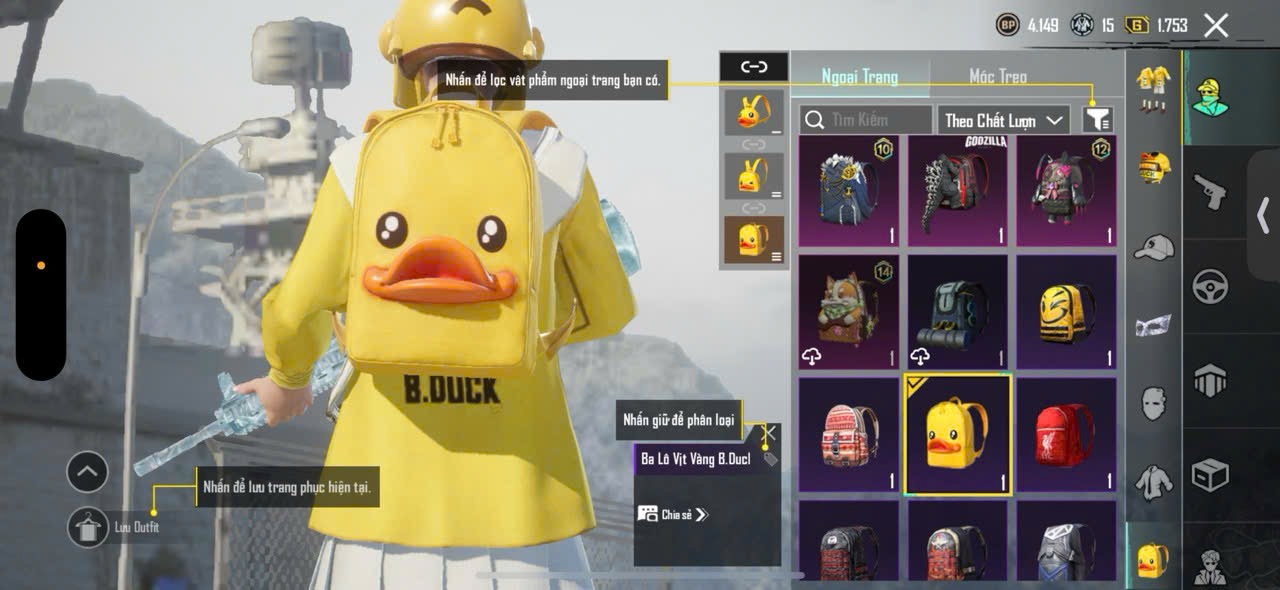Pick the red Liverpool backpack
The height and width of the screenshot is (590, 1280).
(x=1066, y=435)
